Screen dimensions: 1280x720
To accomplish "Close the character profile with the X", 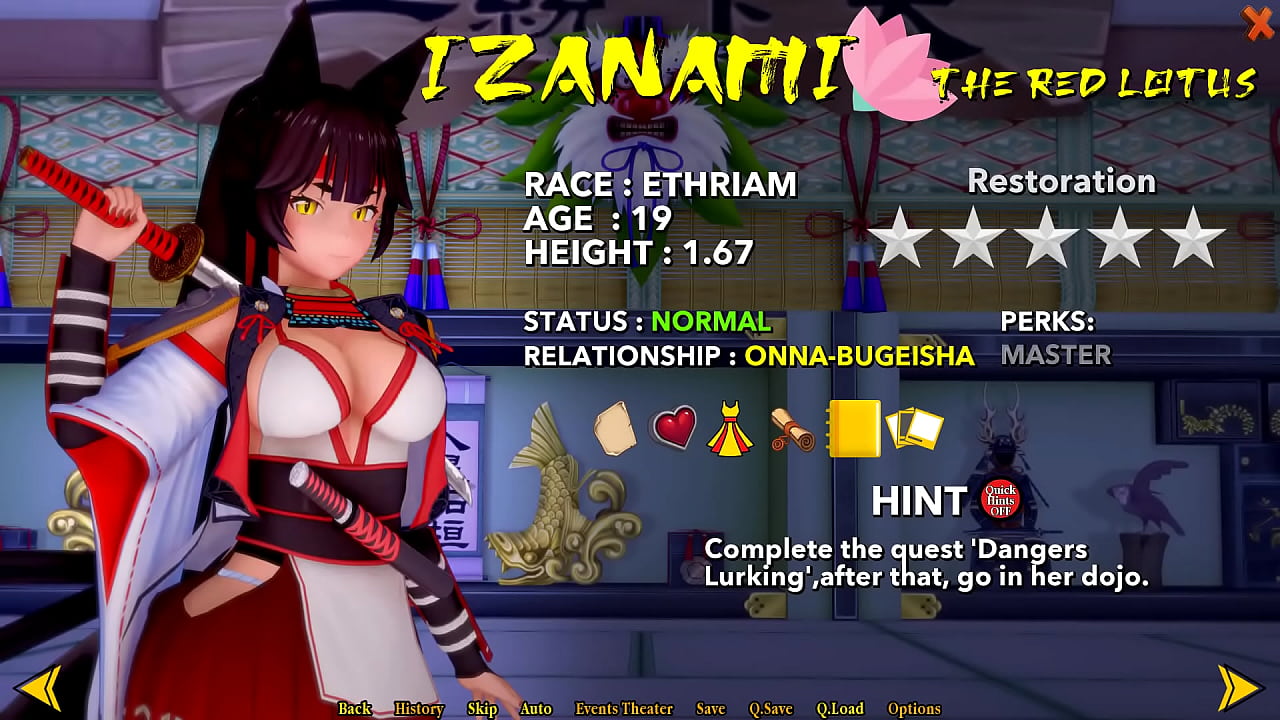I will click(x=1257, y=22).
